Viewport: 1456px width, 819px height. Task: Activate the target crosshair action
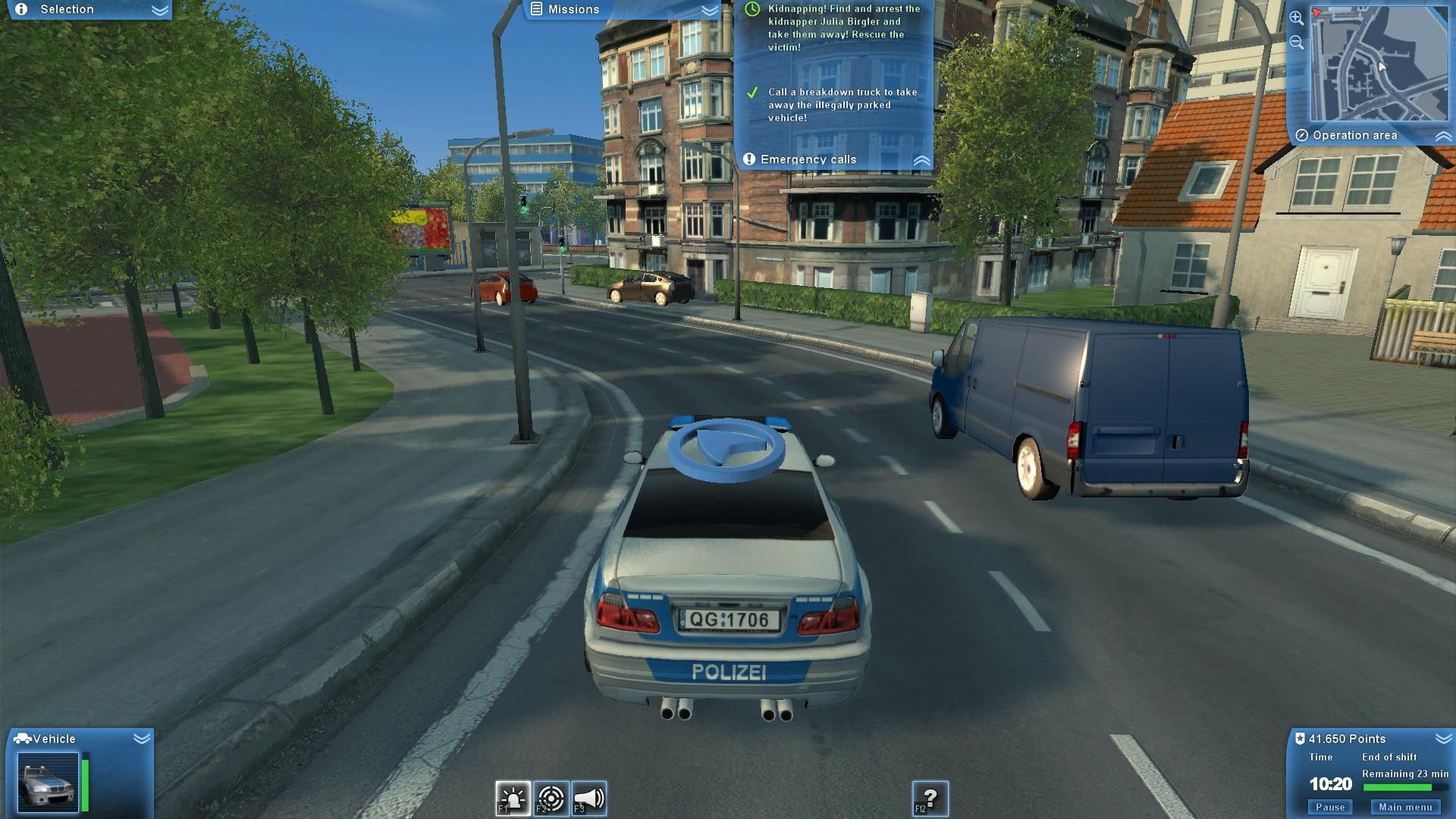click(x=551, y=799)
